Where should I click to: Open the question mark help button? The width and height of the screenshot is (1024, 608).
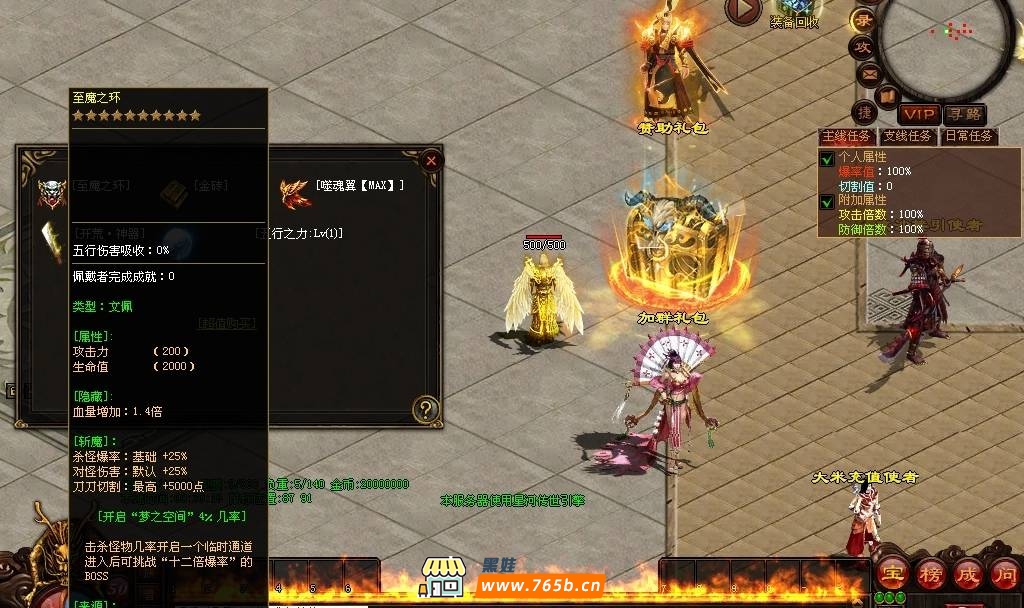[x=427, y=408]
